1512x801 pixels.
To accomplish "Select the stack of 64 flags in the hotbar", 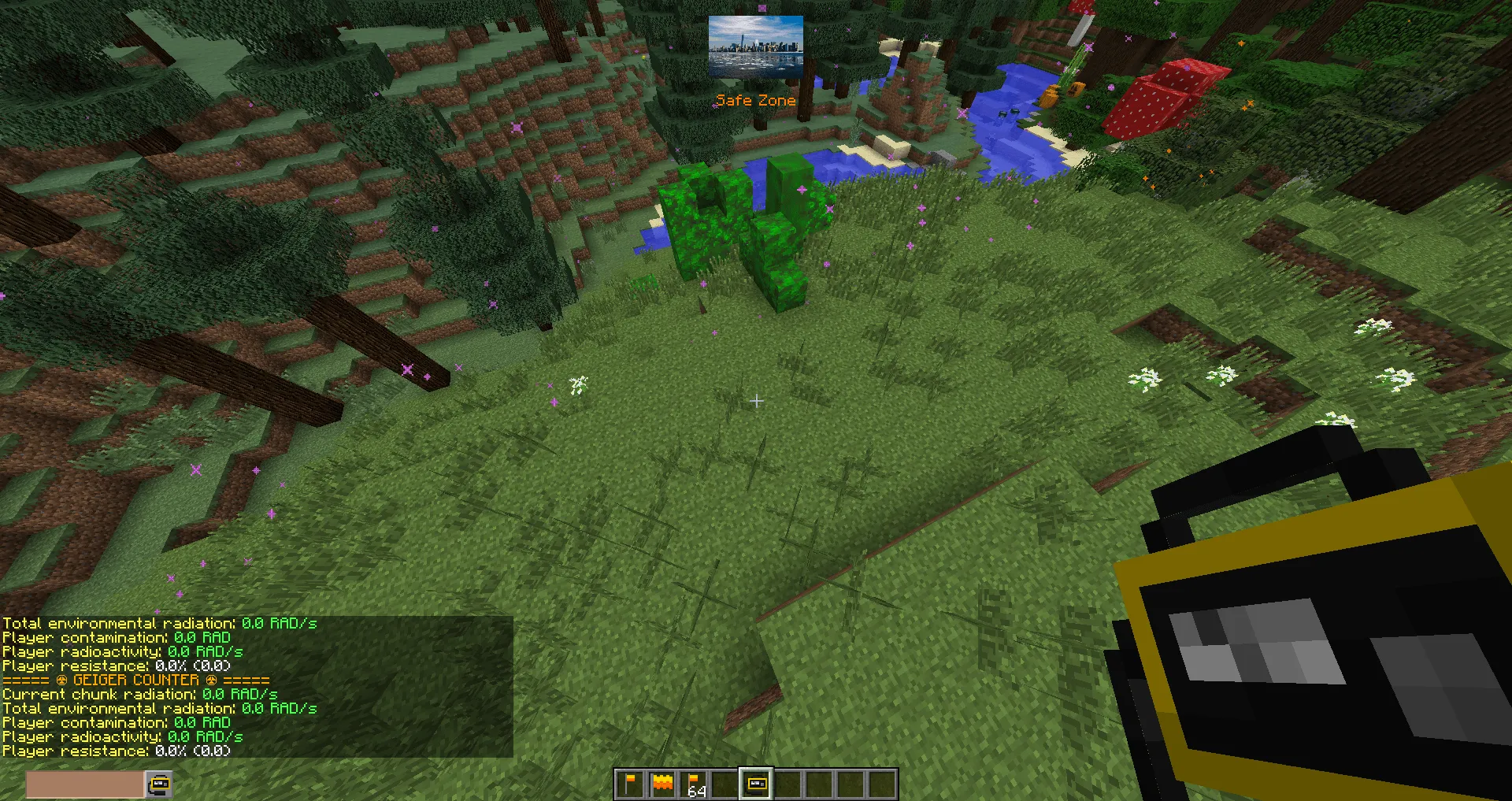I will [693, 784].
